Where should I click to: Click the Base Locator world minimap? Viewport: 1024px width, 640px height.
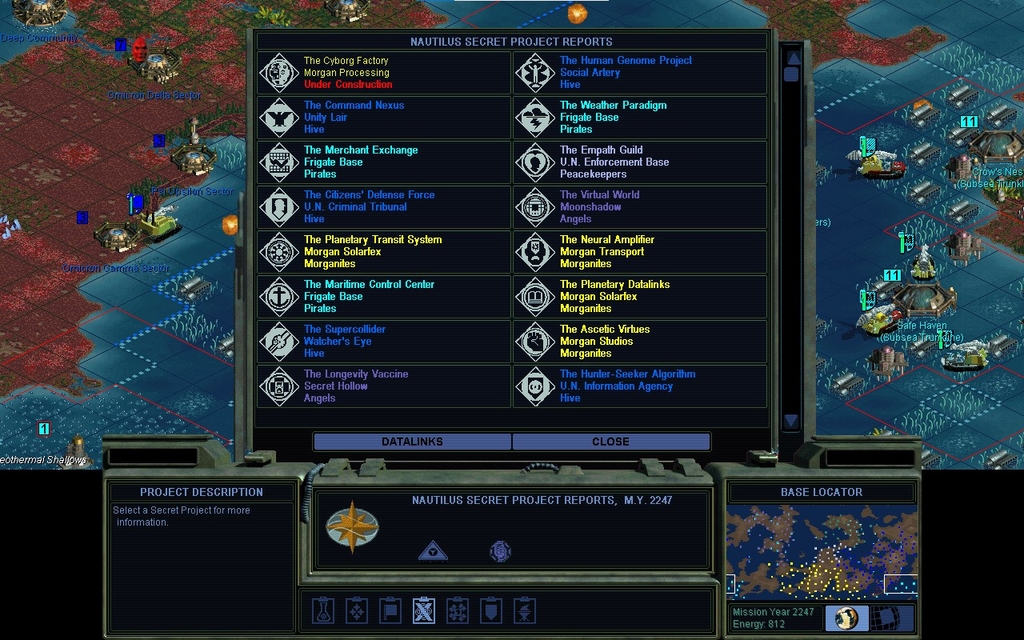click(821, 552)
